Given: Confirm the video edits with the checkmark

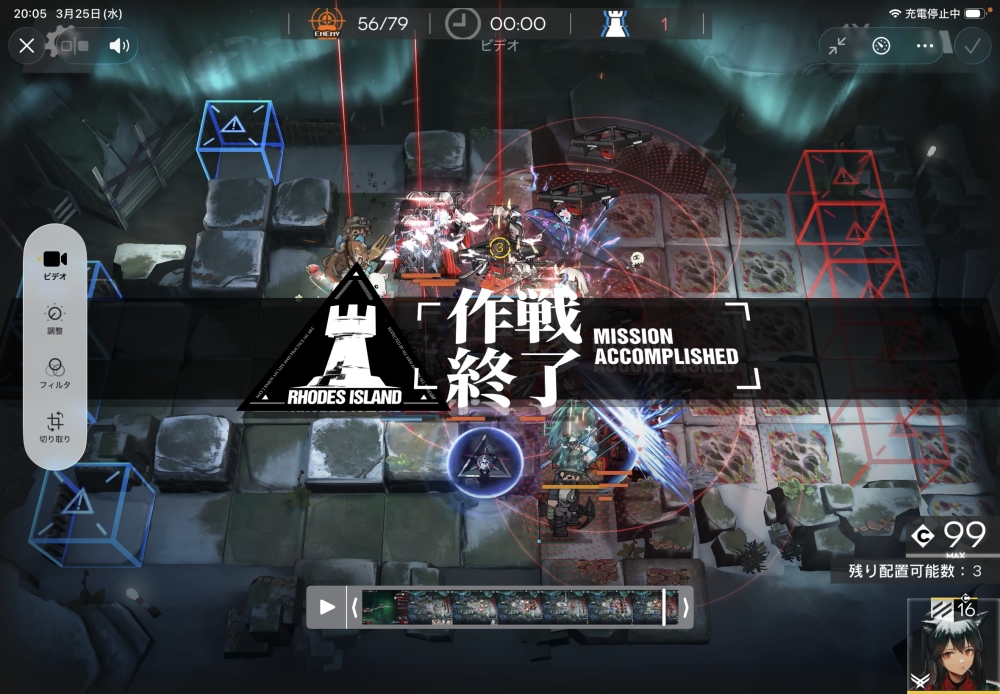Looking at the screenshot, I should (x=970, y=46).
